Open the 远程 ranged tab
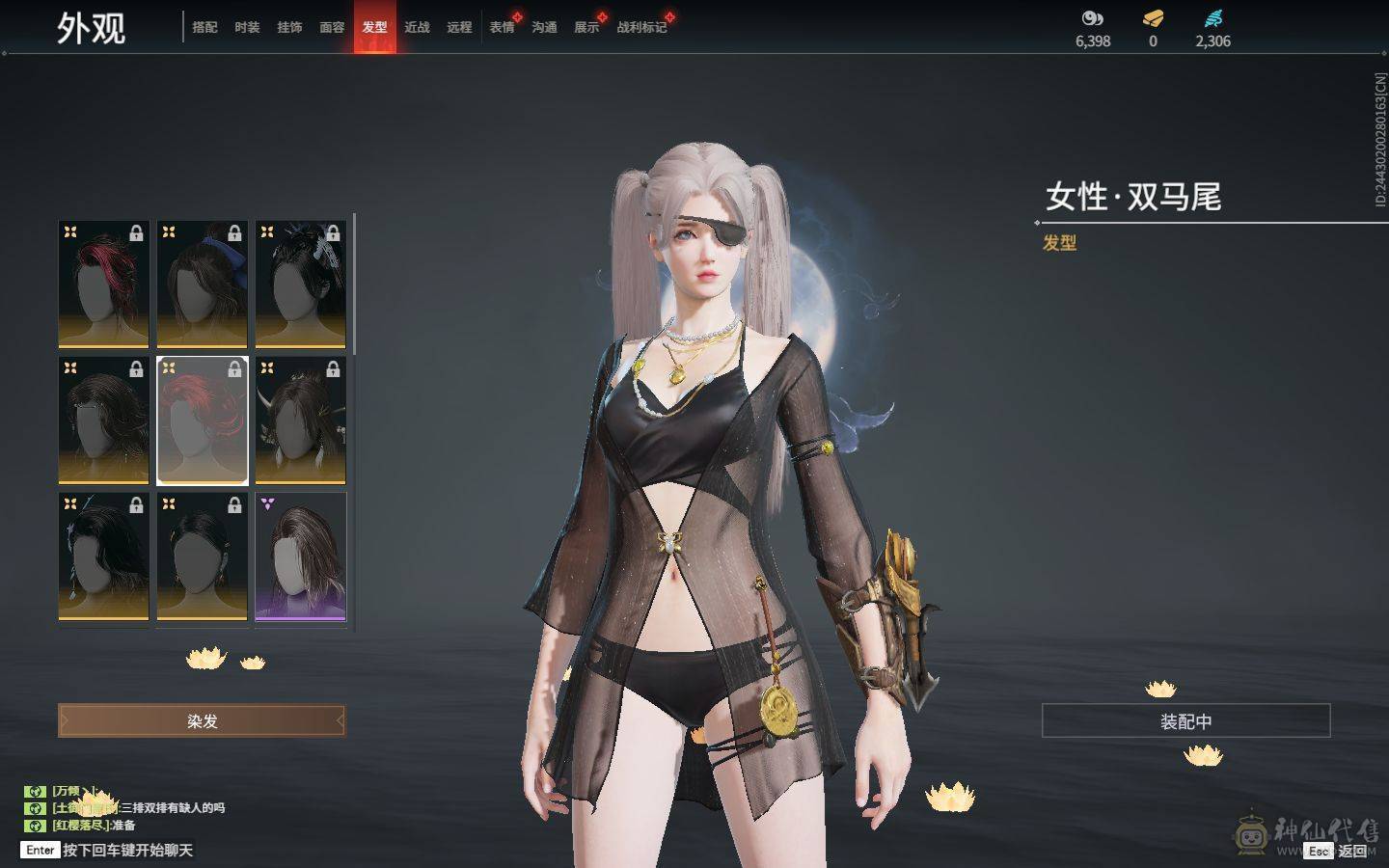 coord(459,27)
